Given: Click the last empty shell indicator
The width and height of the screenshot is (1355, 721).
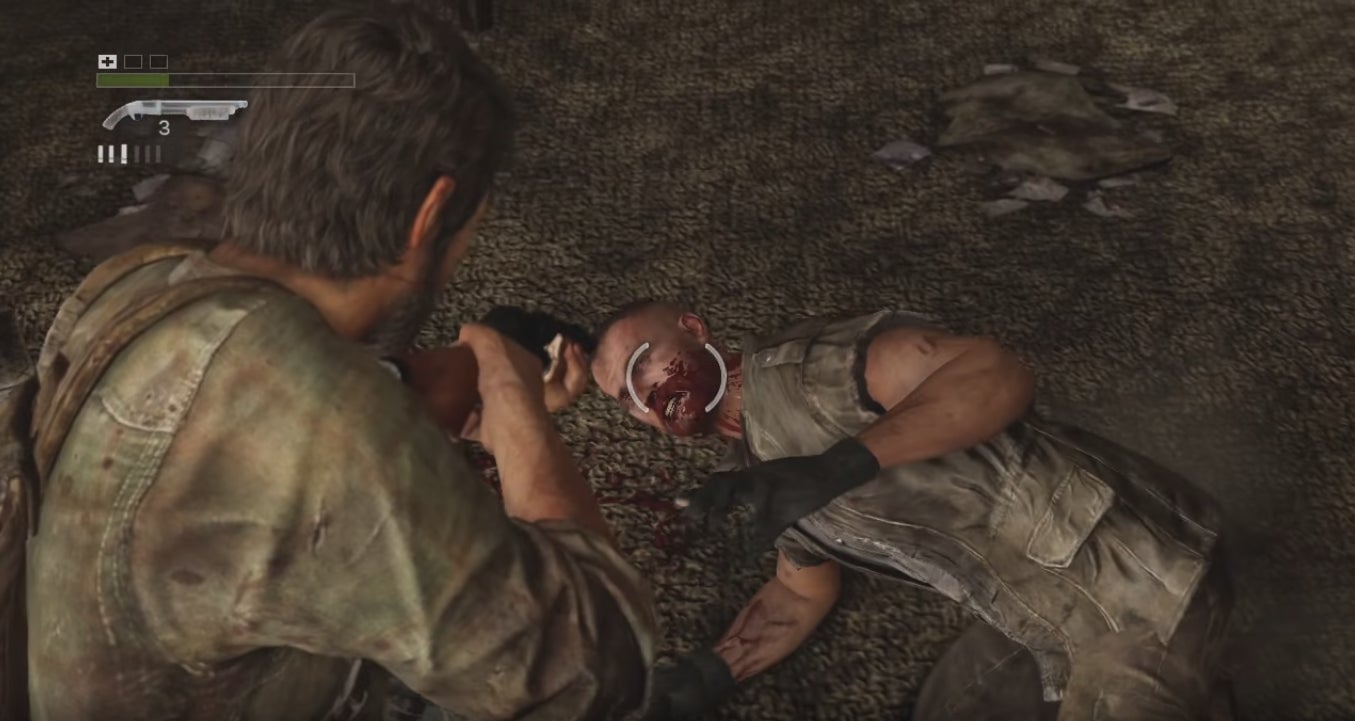Looking at the screenshot, I should [158, 153].
